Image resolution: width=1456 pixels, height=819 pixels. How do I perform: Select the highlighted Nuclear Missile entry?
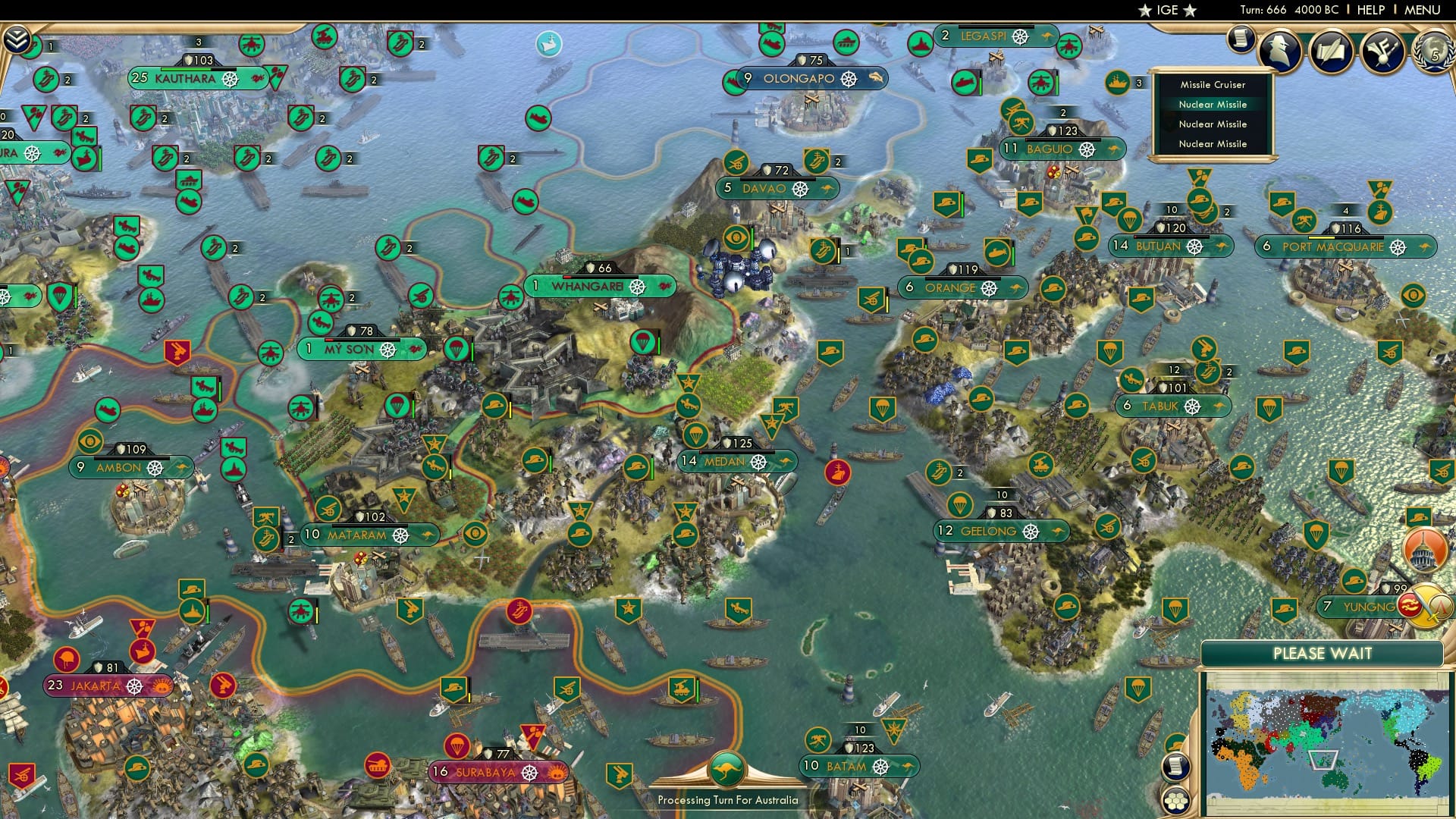(x=1212, y=105)
